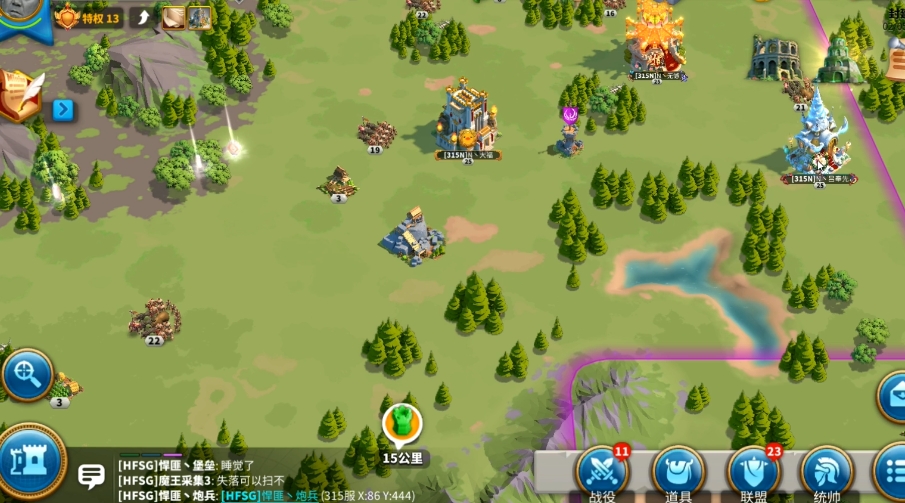Image resolution: width=905 pixels, height=503 pixels.
Task: Tap the white up-arrow boost icon
Action: pyautogui.click(x=143, y=17)
